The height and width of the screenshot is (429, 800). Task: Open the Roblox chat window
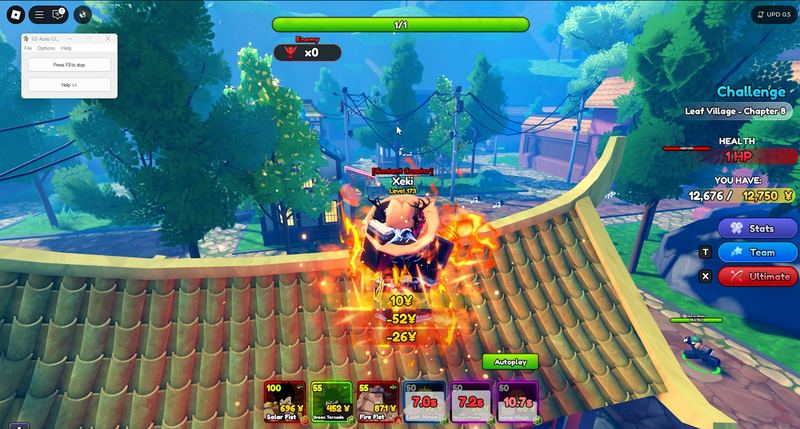pyautogui.click(x=58, y=15)
